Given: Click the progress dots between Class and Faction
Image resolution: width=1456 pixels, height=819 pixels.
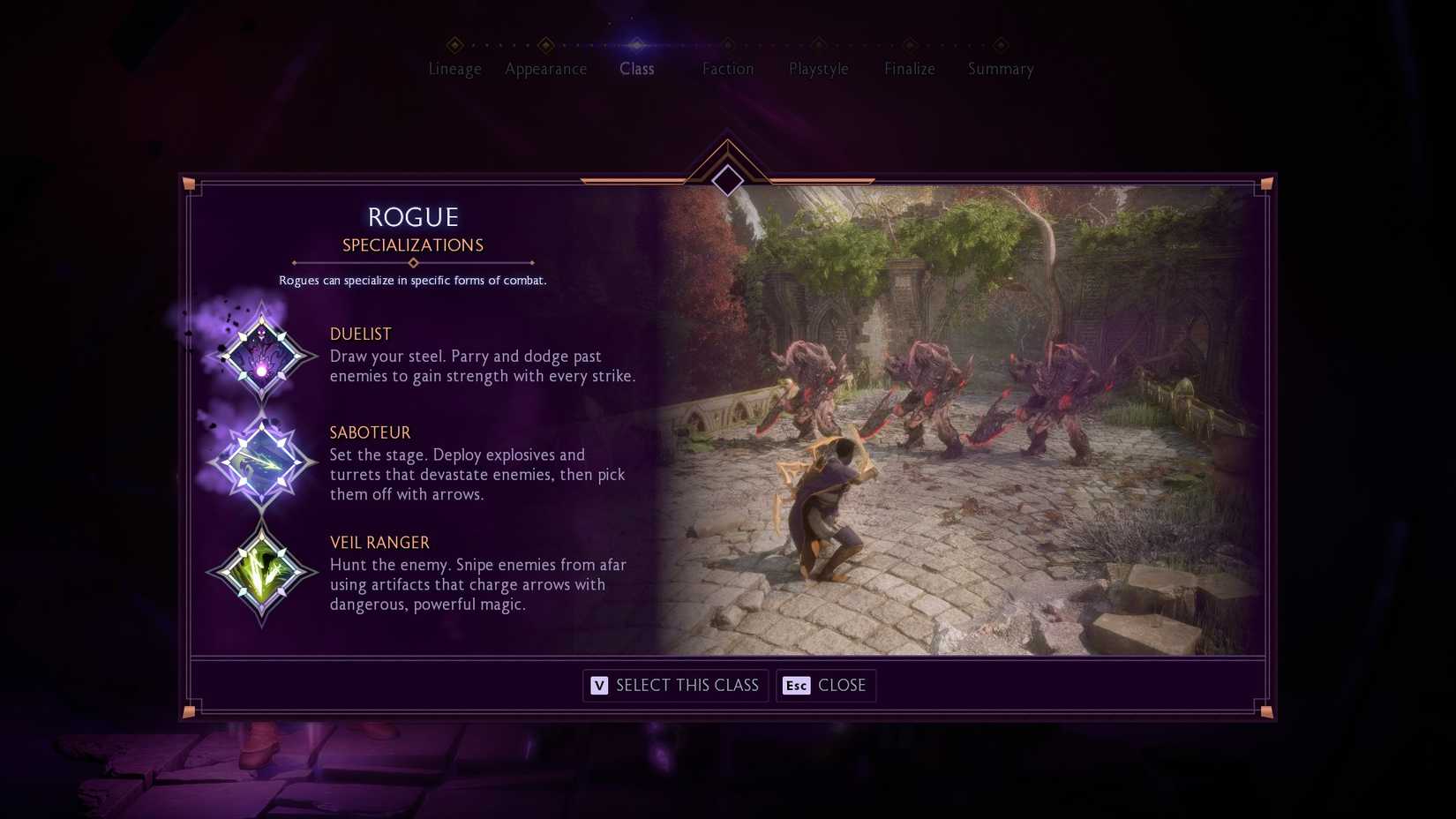Looking at the screenshot, I should tap(682, 43).
